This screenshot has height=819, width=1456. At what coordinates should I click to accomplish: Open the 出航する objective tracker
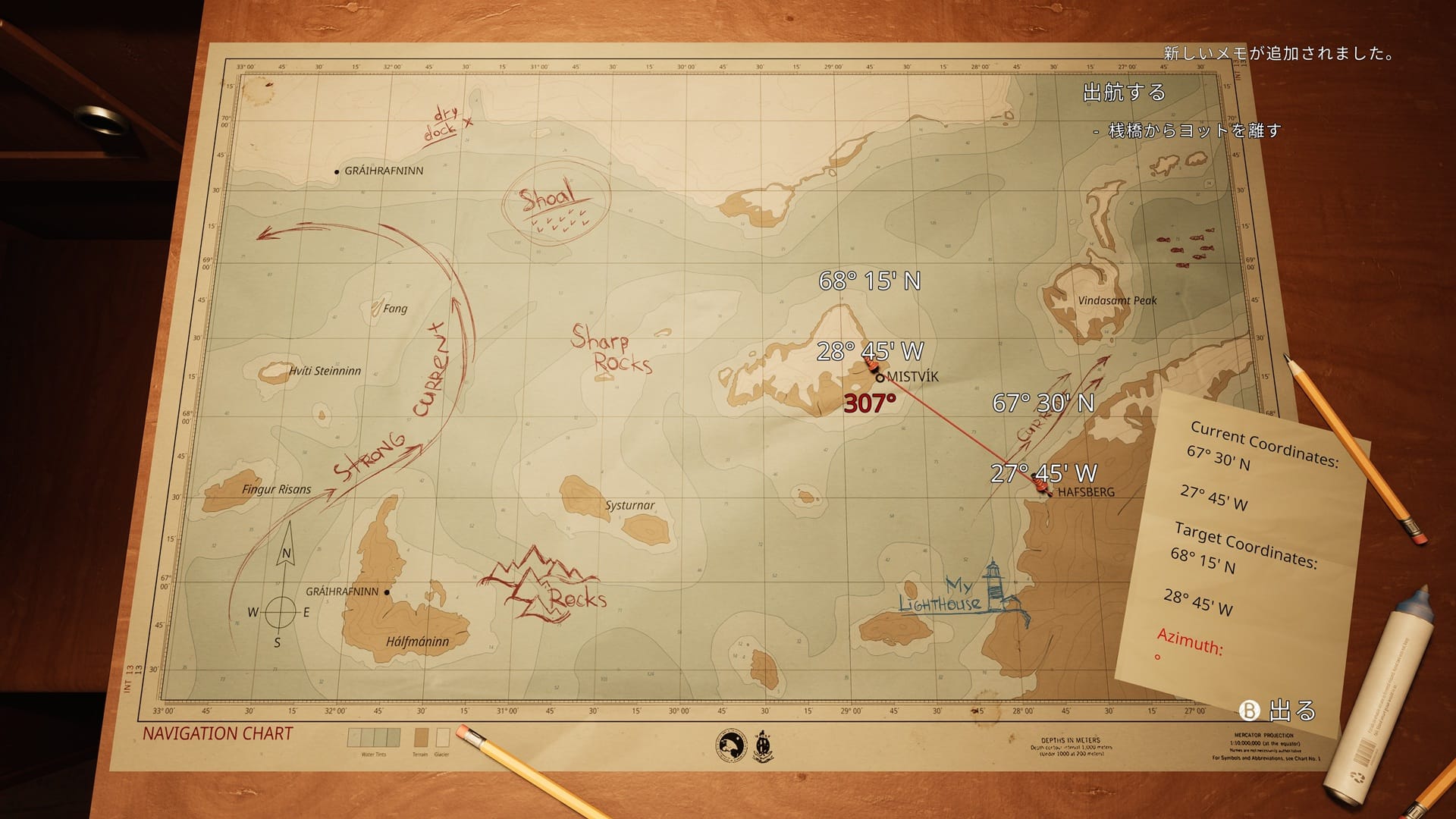1124,93
